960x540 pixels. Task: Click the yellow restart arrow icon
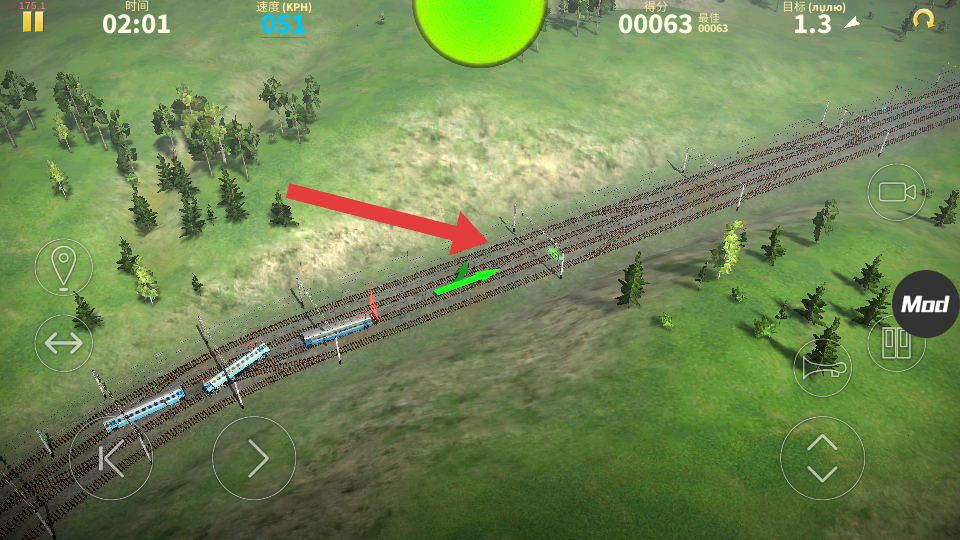point(923,19)
